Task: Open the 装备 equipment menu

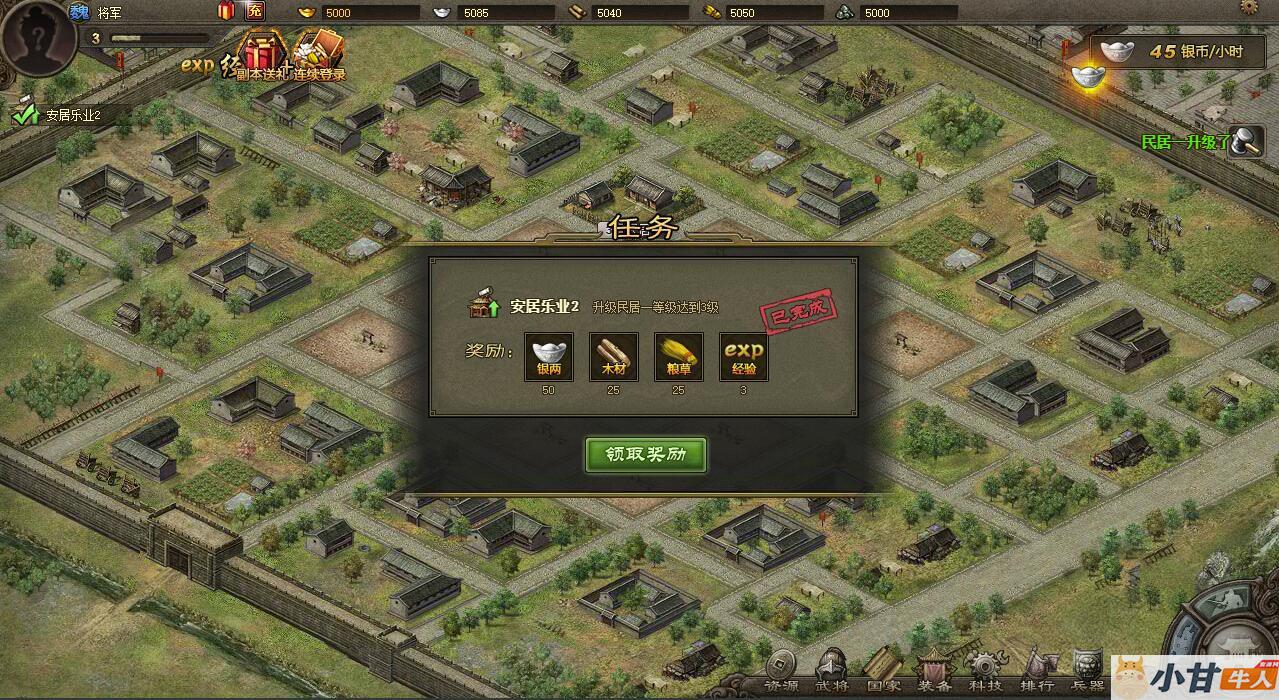Action: pyautogui.click(x=935, y=671)
